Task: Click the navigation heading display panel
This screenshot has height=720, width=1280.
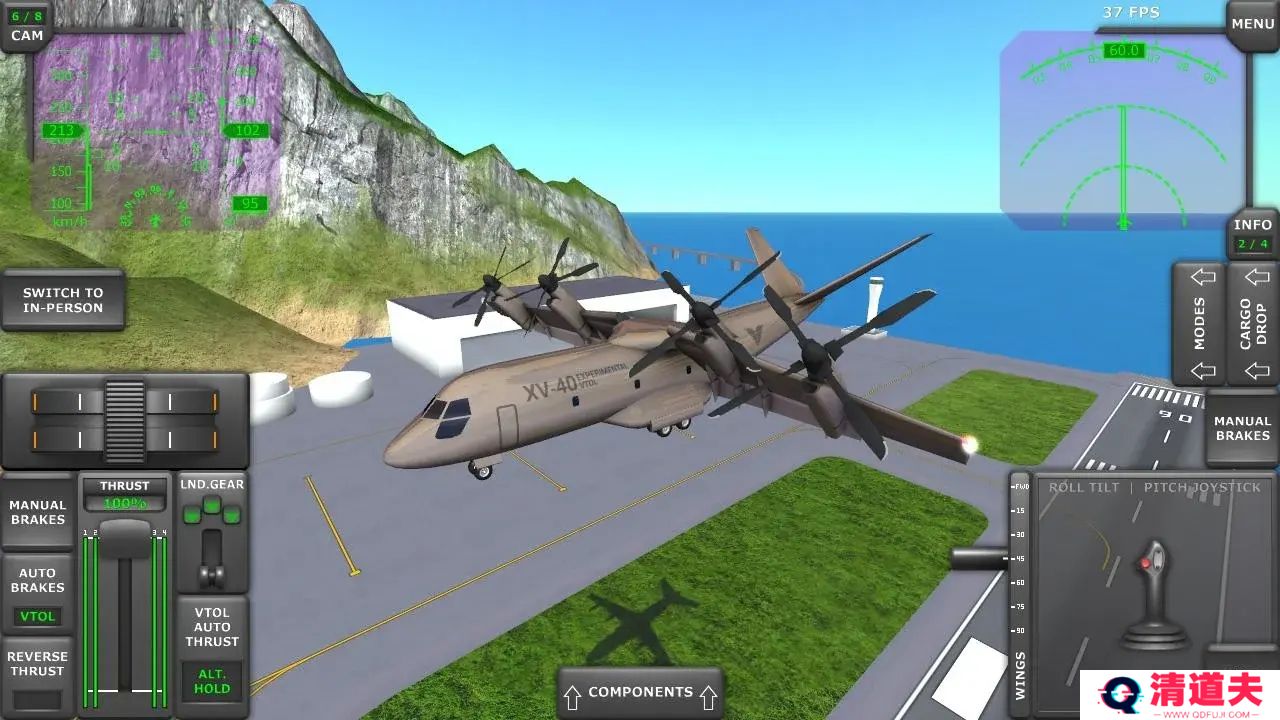Action: point(1123,130)
